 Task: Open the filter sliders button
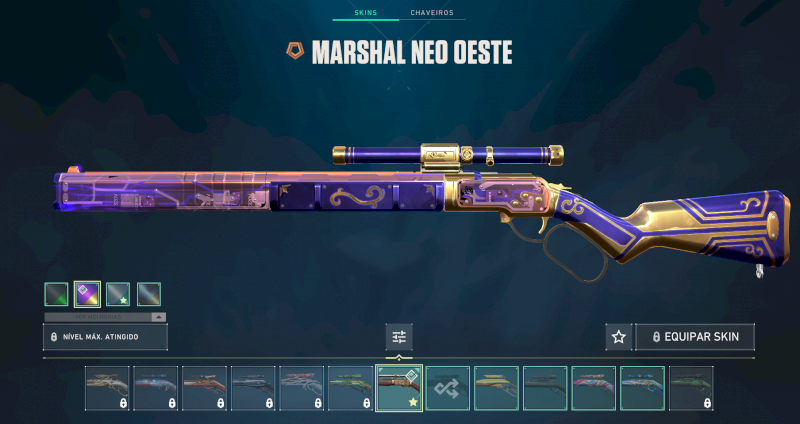399,337
